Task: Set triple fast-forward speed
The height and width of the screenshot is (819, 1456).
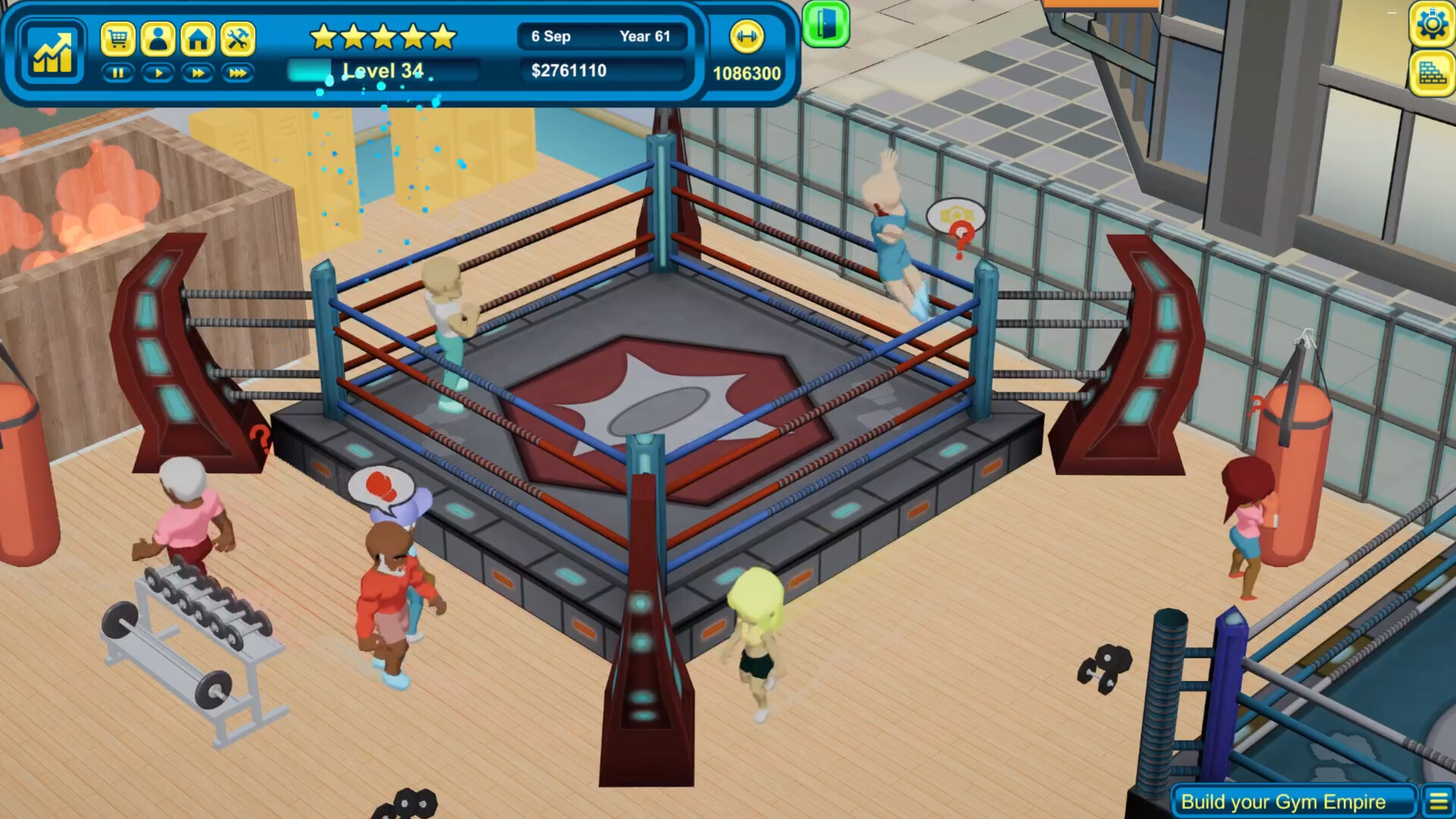Action: (238, 73)
